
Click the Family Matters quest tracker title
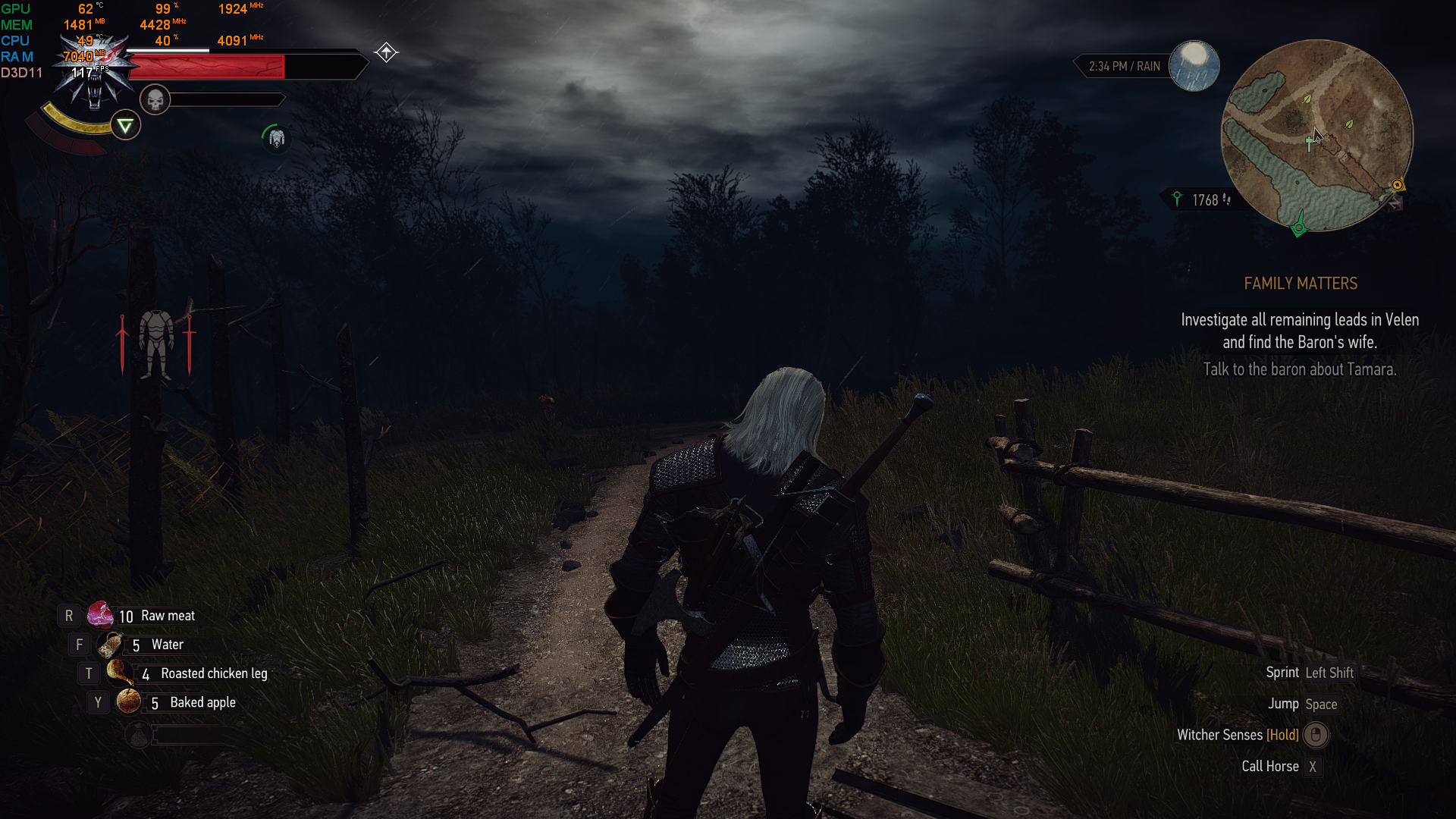[1300, 284]
